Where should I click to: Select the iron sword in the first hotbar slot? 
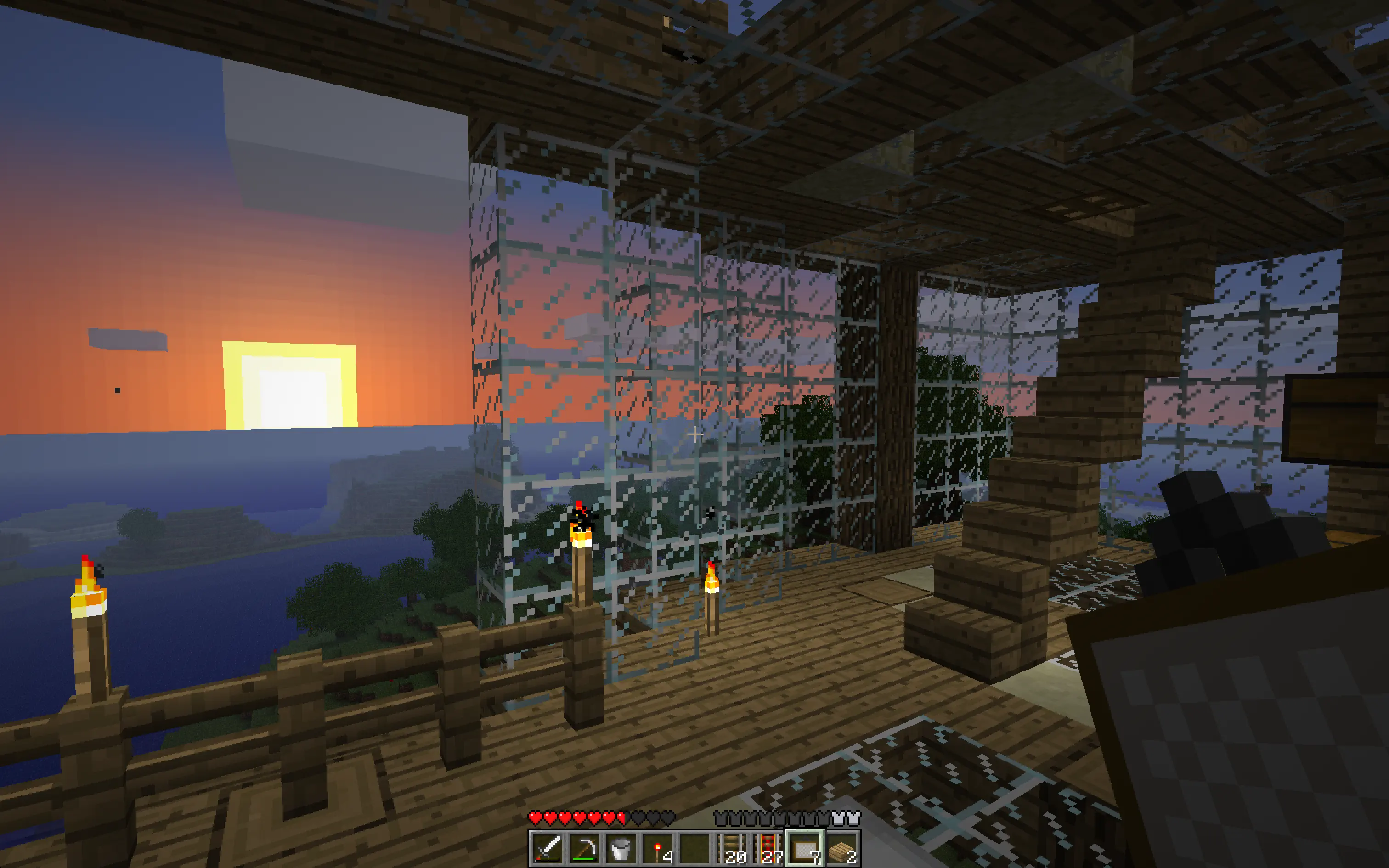pyautogui.click(x=548, y=849)
